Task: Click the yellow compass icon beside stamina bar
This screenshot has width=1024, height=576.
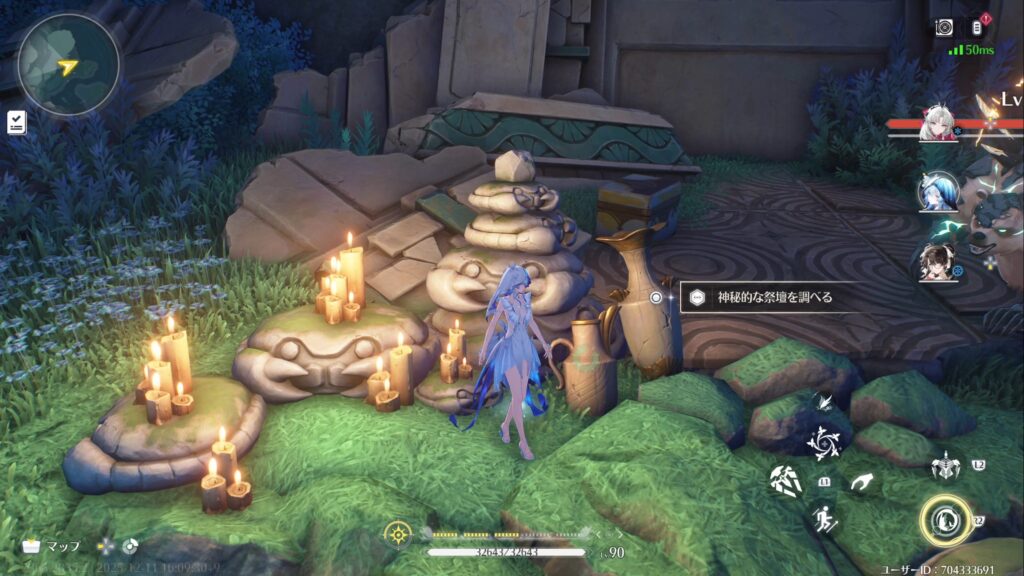Action: [397, 534]
